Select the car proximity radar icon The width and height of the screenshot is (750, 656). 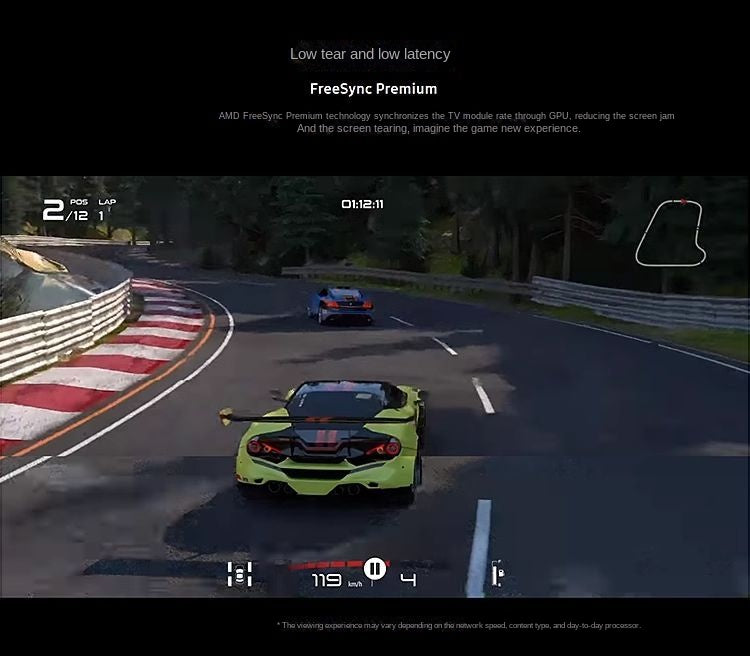click(x=239, y=574)
